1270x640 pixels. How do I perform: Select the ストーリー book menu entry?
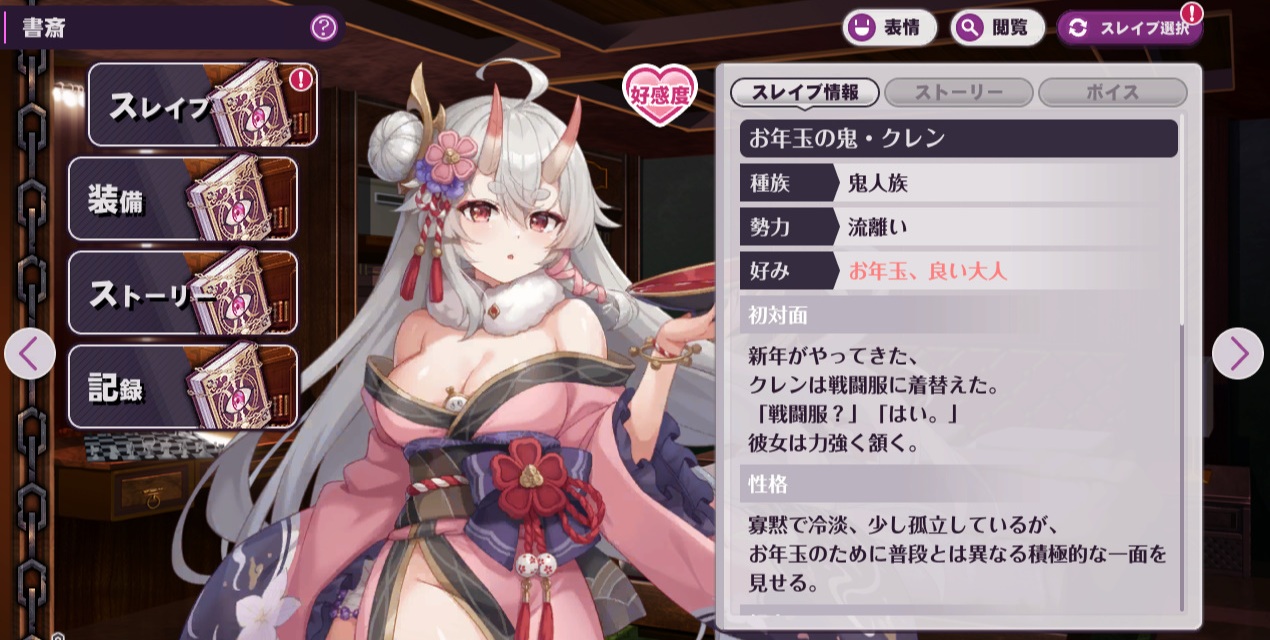coord(182,292)
